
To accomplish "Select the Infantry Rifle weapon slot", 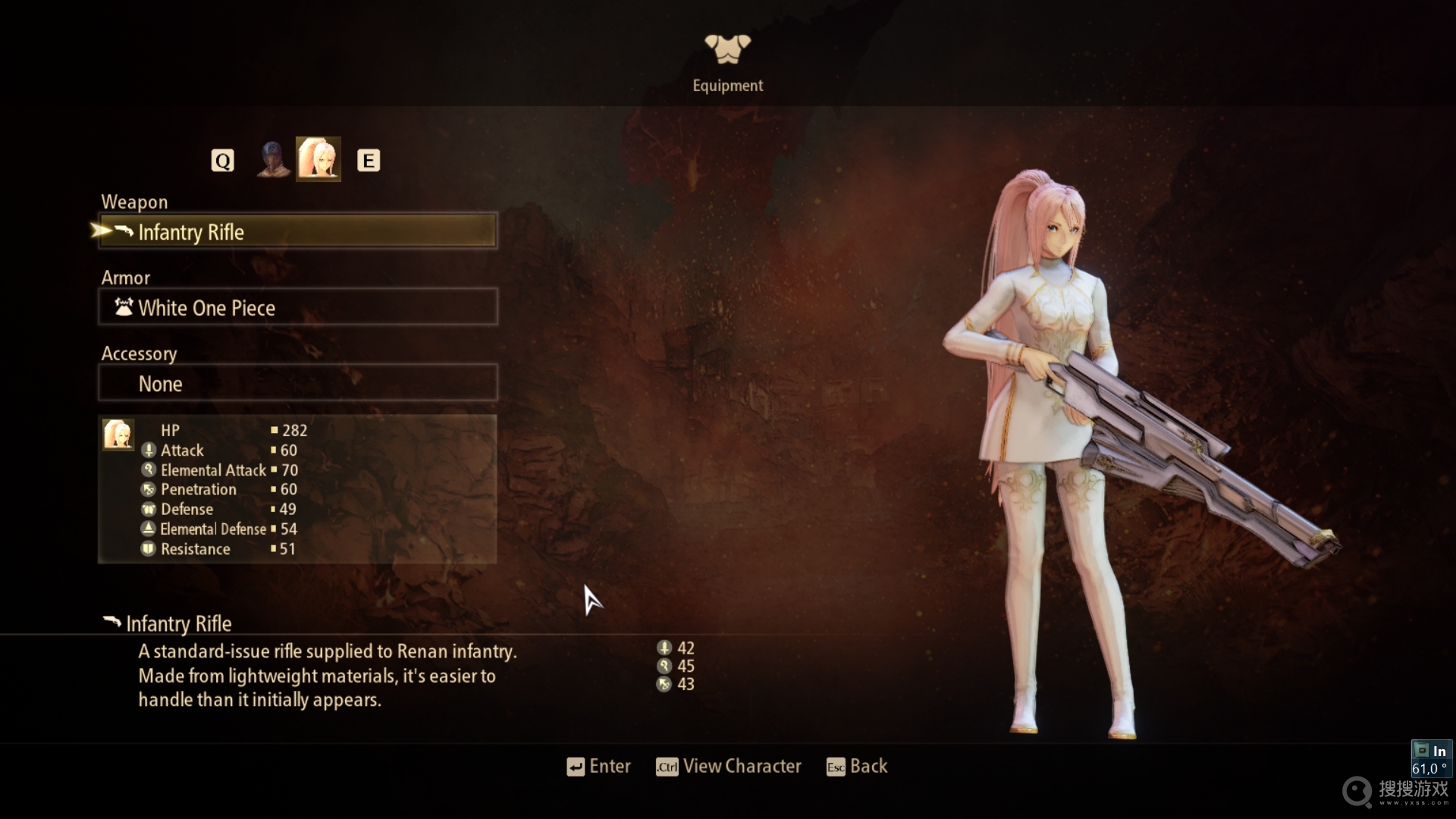I will pyautogui.click(x=298, y=231).
